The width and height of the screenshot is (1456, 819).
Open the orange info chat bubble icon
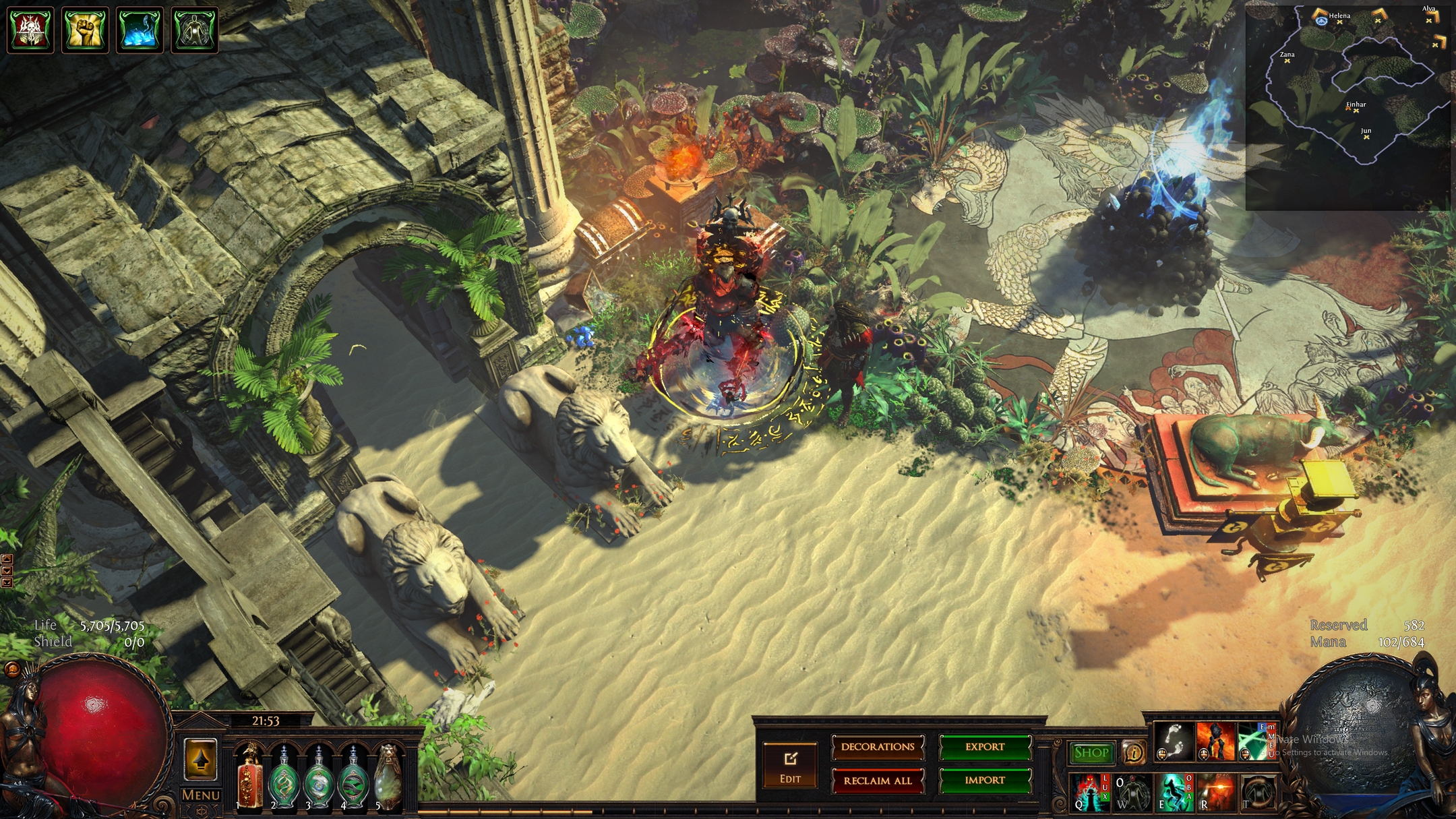pos(1134,752)
